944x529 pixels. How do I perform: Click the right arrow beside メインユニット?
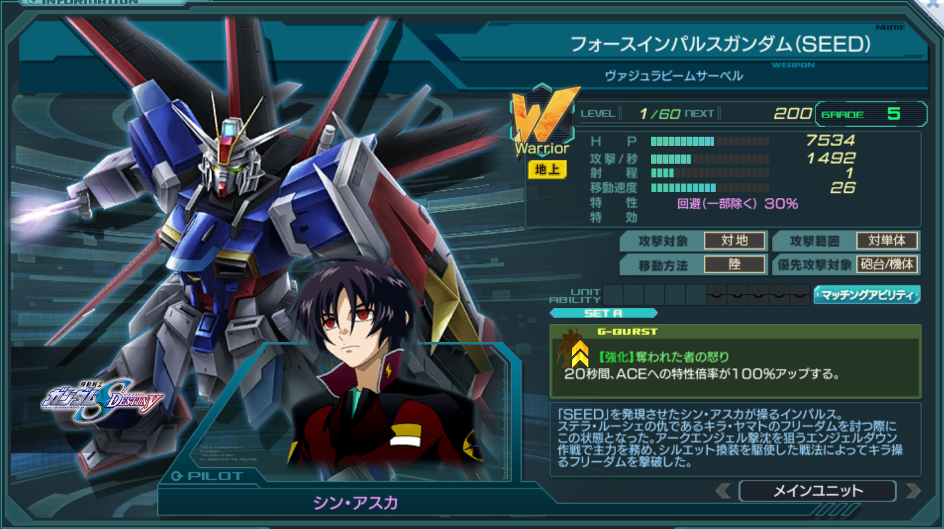911,491
